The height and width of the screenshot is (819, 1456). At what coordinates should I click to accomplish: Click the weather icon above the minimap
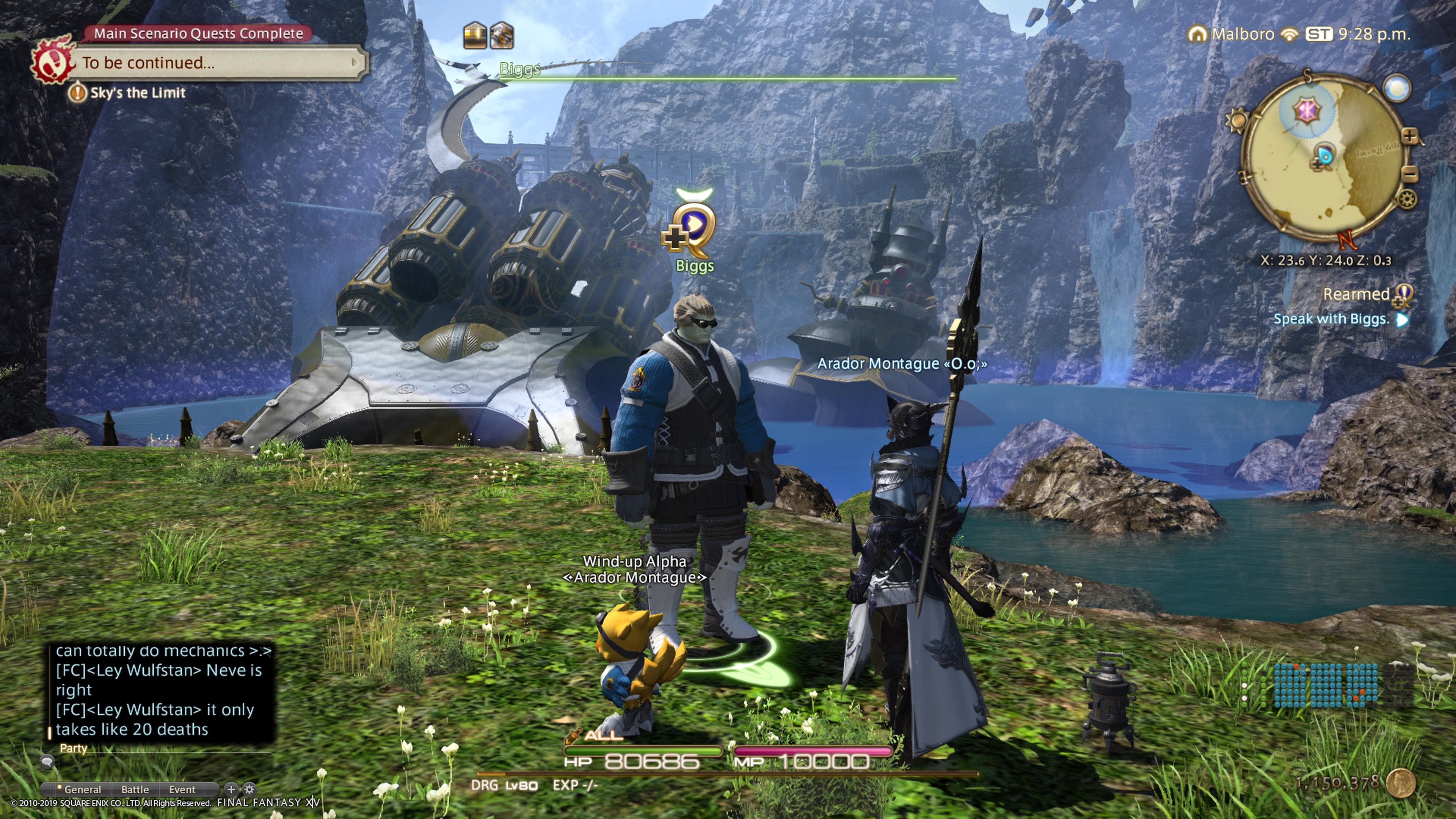1396,89
